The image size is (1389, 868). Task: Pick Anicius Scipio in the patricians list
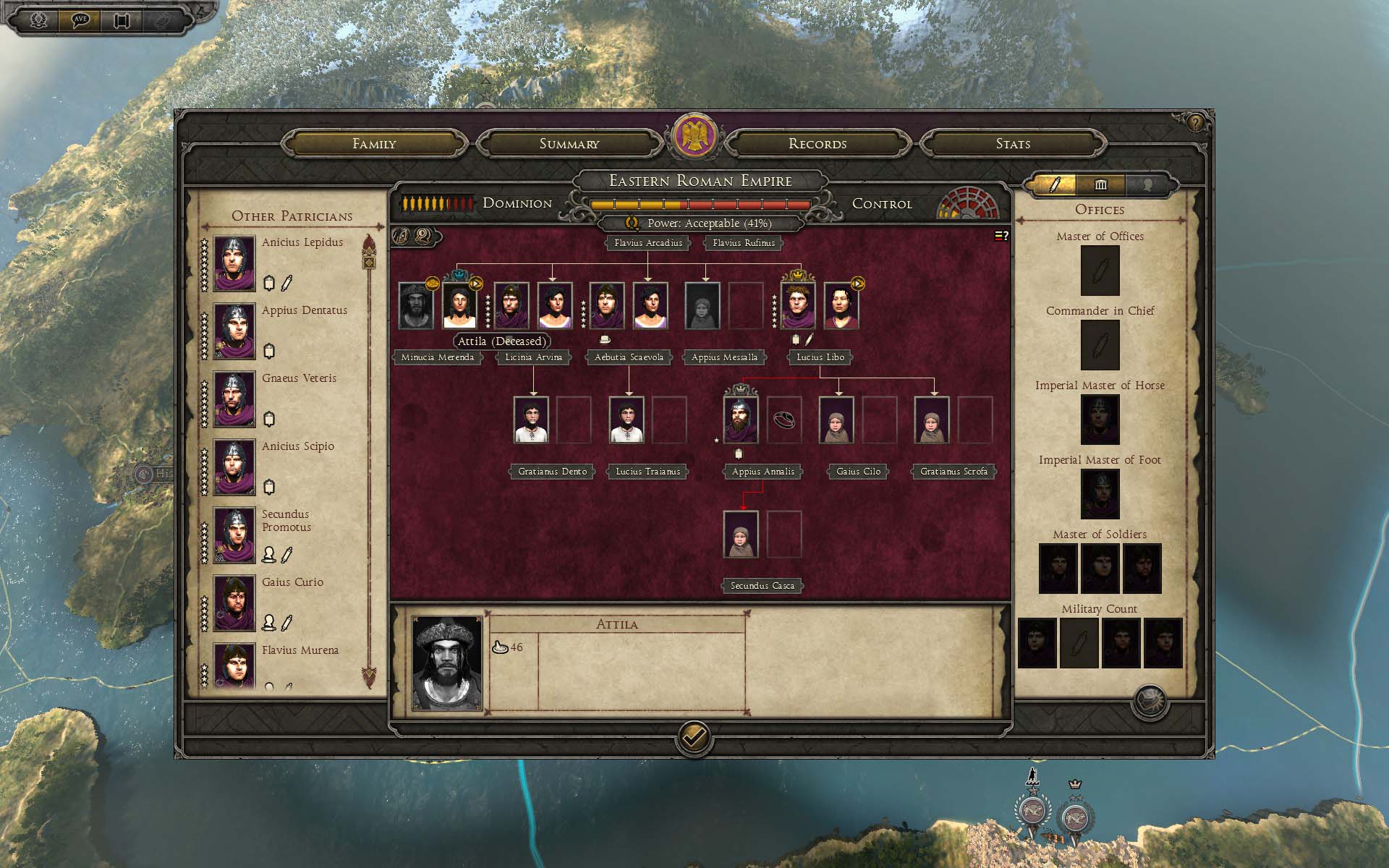(x=234, y=467)
